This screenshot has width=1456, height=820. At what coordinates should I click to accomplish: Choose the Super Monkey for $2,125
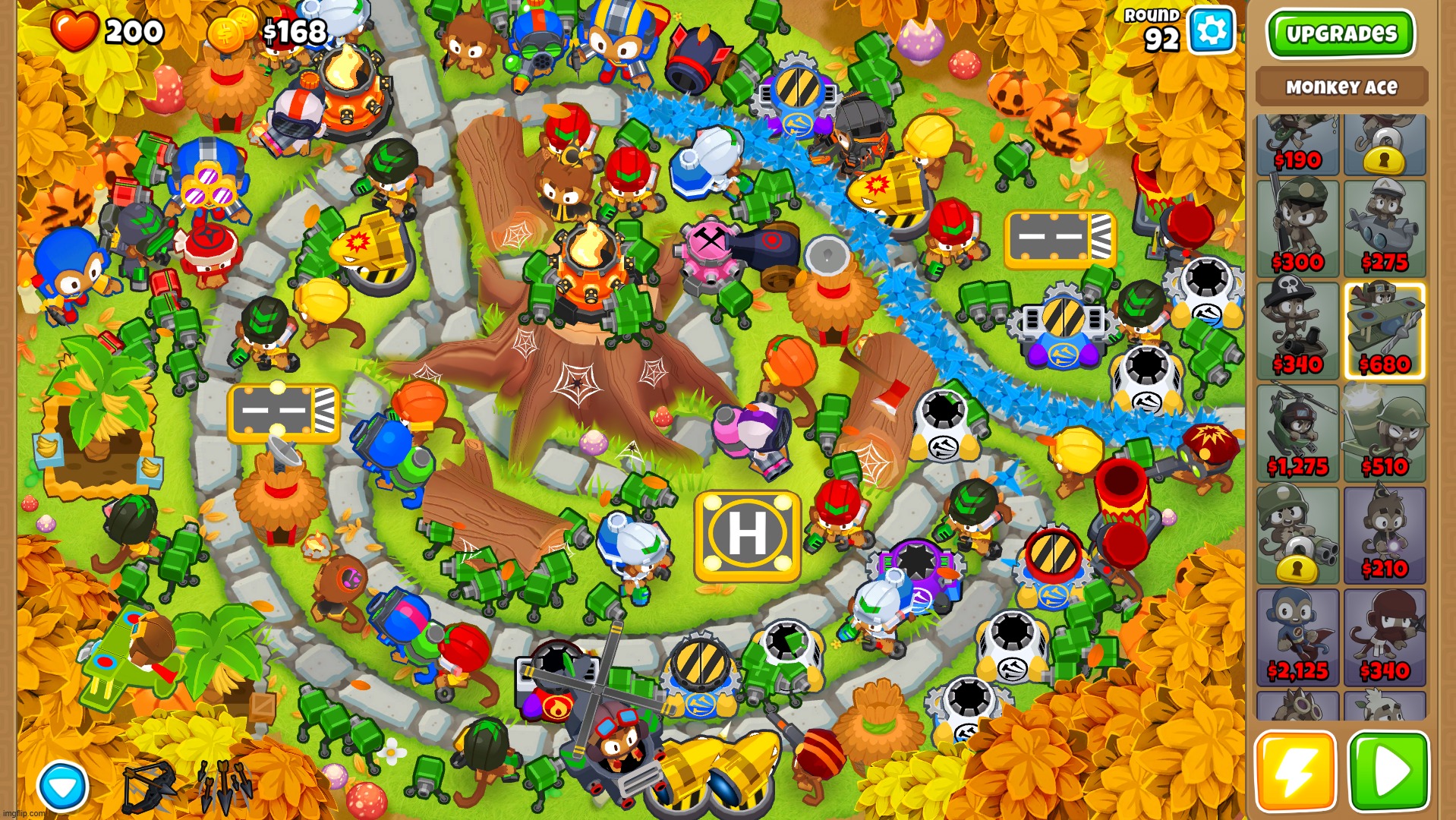[1297, 638]
